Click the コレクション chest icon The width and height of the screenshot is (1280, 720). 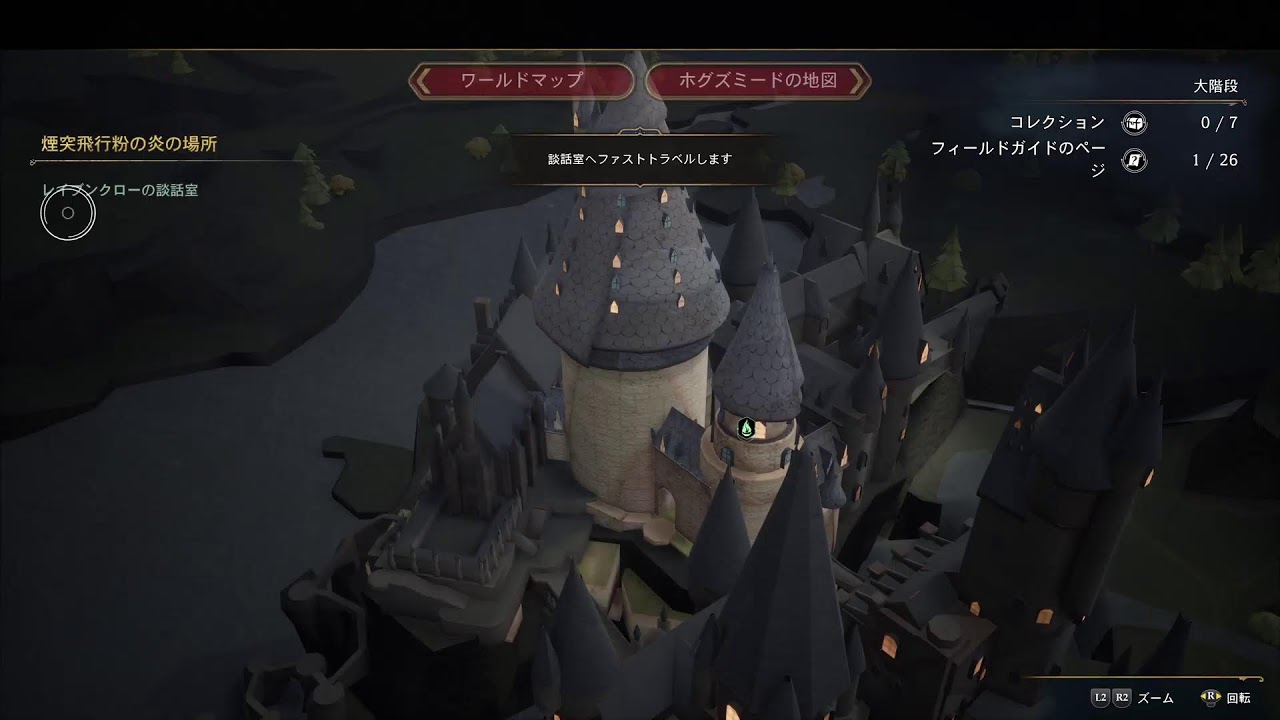tap(1134, 123)
